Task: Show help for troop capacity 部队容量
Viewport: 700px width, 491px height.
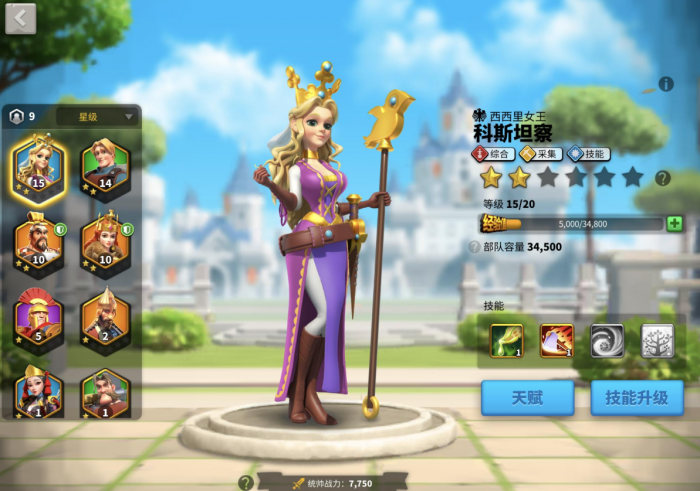Action: 475,246
